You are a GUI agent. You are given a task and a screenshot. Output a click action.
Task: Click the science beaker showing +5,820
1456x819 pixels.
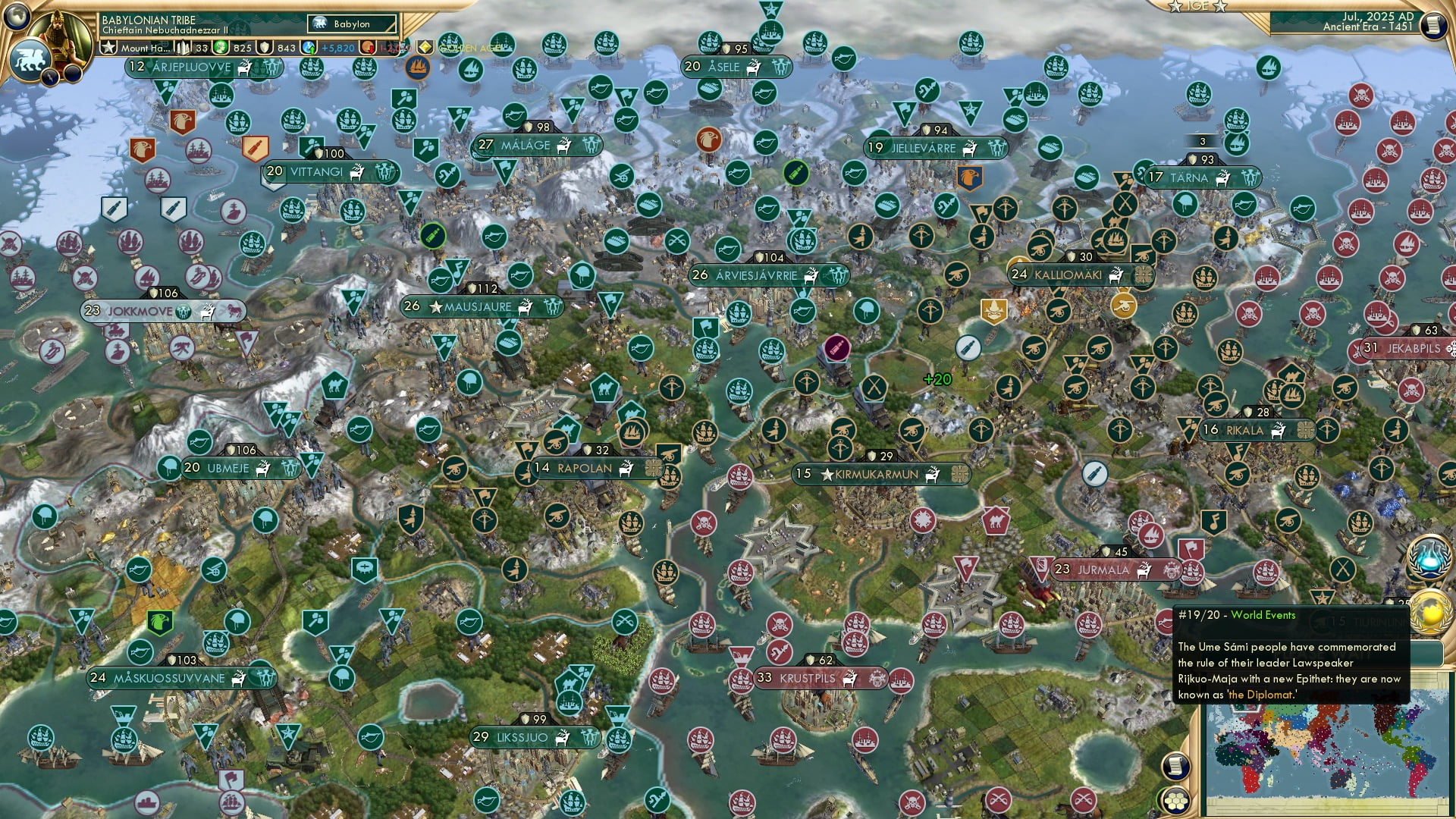click(x=309, y=49)
